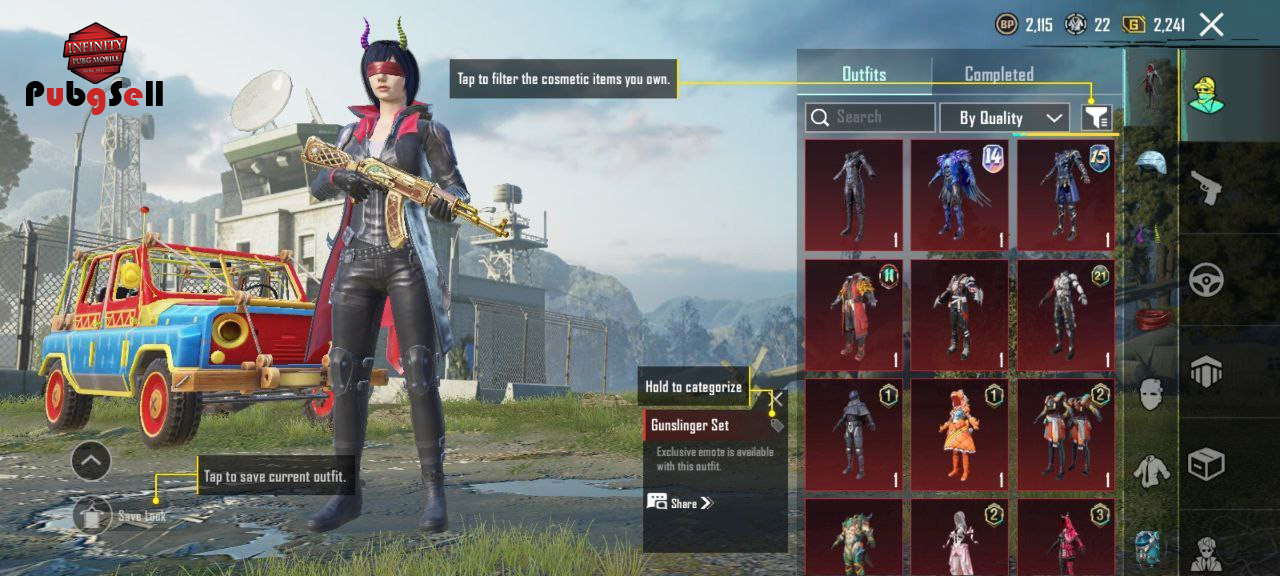The width and height of the screenshot is (1280, 576).
Task: Toggle the owned-items filter funnel icon
Action: coord(1096,118)
